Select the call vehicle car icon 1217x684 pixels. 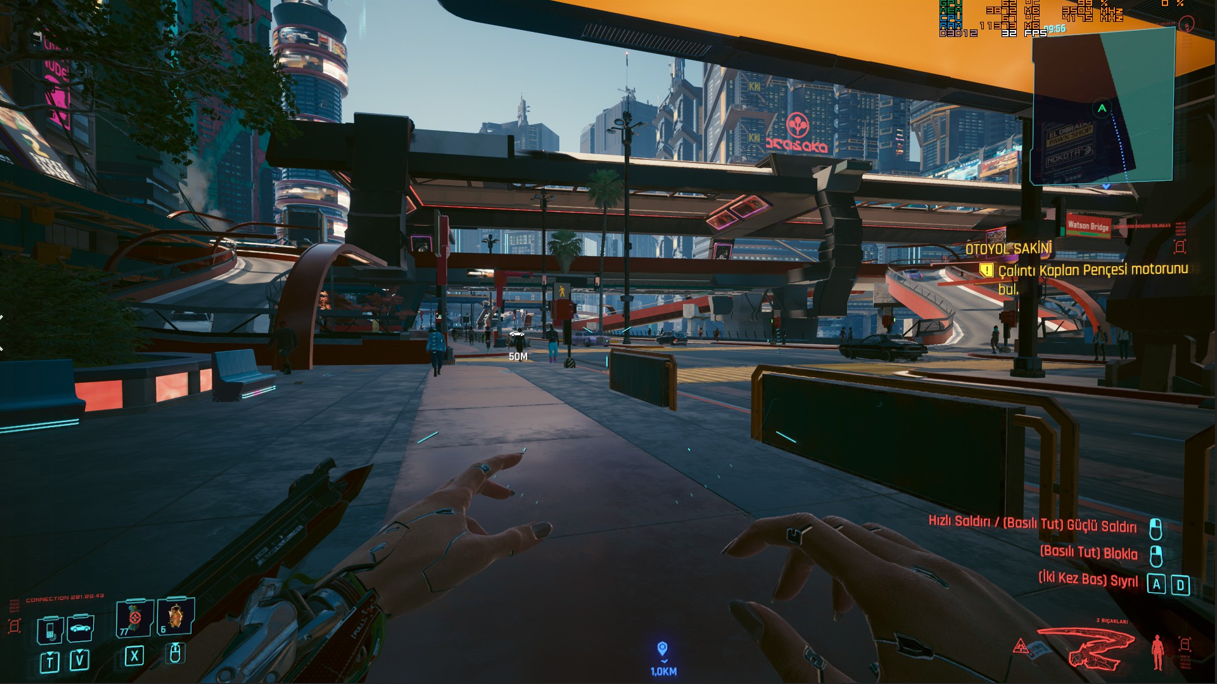79,629
